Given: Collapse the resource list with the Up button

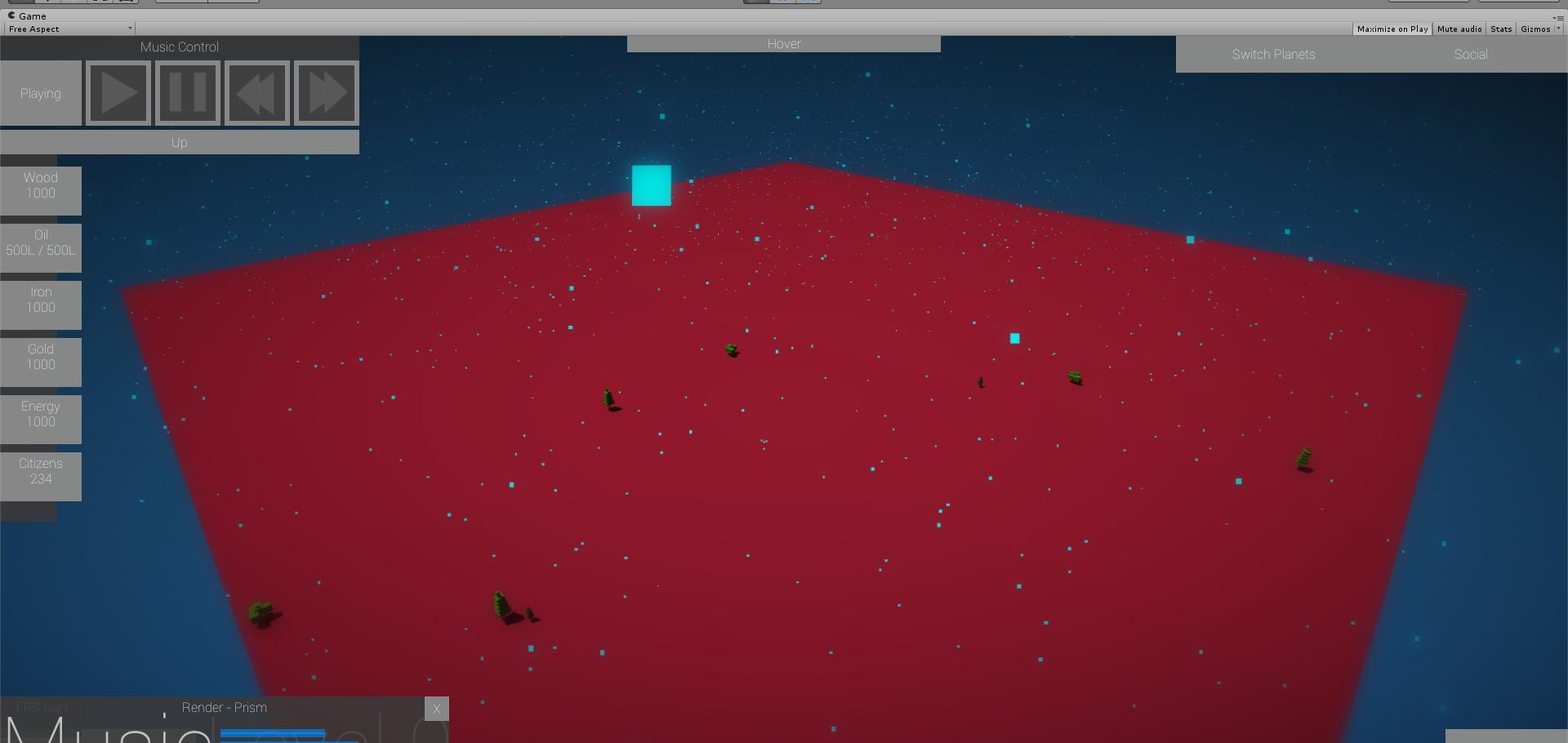Looking at the screenshot, I should [x=179, y=141].
